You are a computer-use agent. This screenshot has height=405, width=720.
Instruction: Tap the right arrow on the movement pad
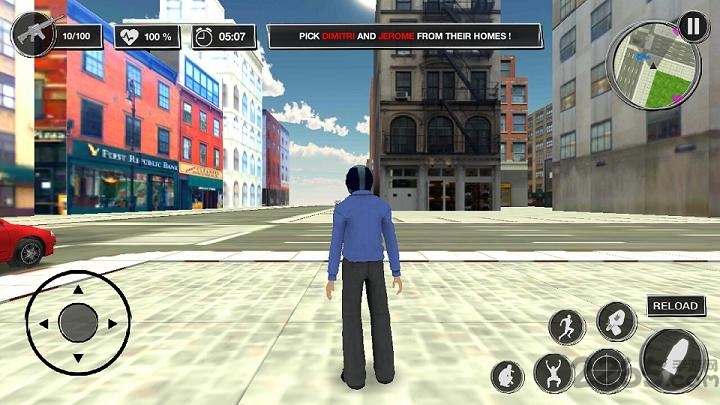pyautogui.click(x=113, y=324)
